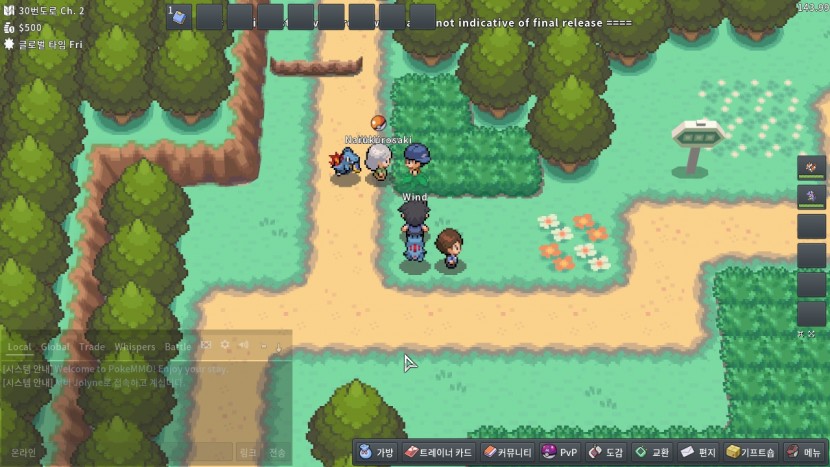Select the first hotbar slot with item
830x467 pixels.
tap(179, 17)
